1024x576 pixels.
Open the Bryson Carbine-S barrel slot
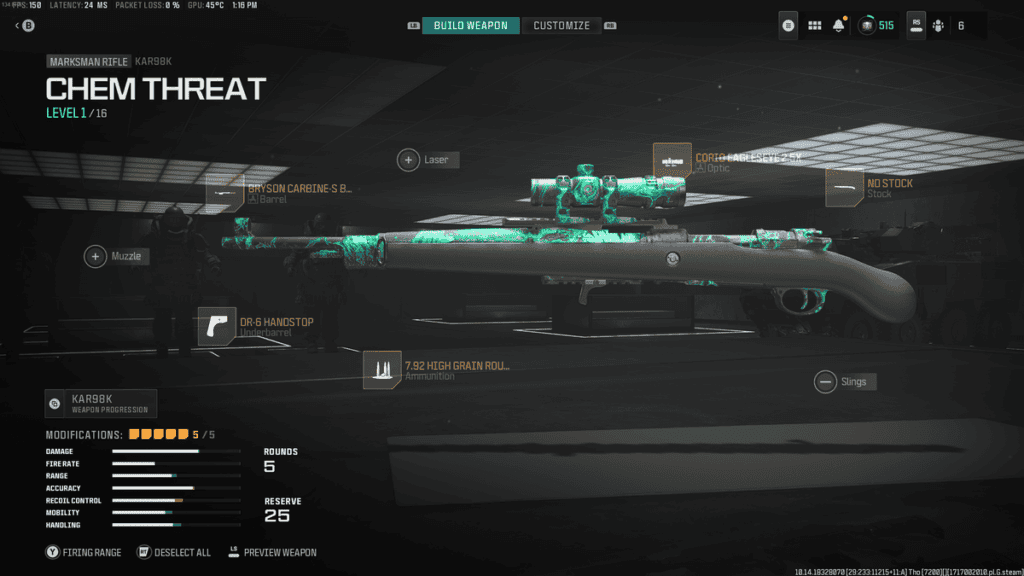click(x=225, y=193)
